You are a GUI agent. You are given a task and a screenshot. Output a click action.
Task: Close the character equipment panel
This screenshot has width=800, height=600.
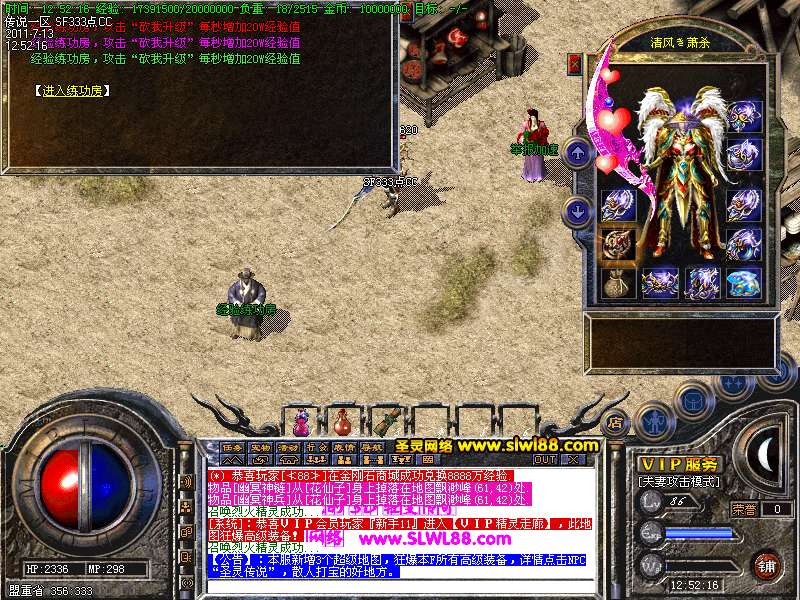[x=574, y=63]
